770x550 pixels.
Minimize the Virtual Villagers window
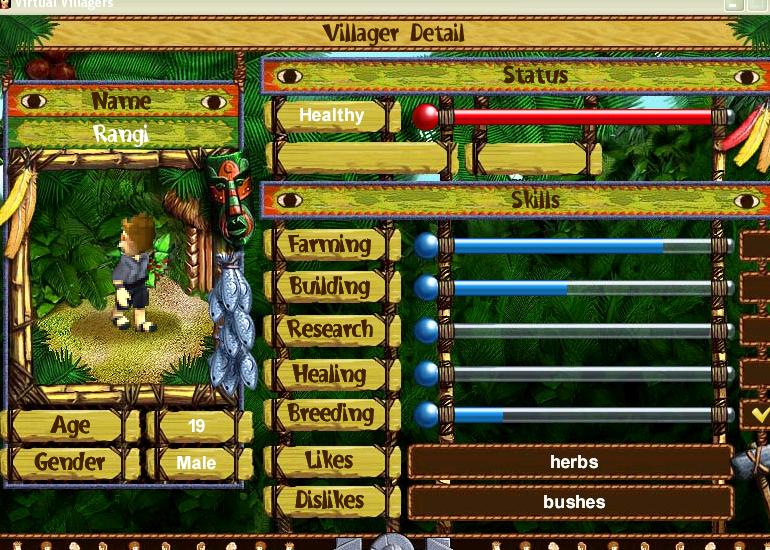[734, 4]
